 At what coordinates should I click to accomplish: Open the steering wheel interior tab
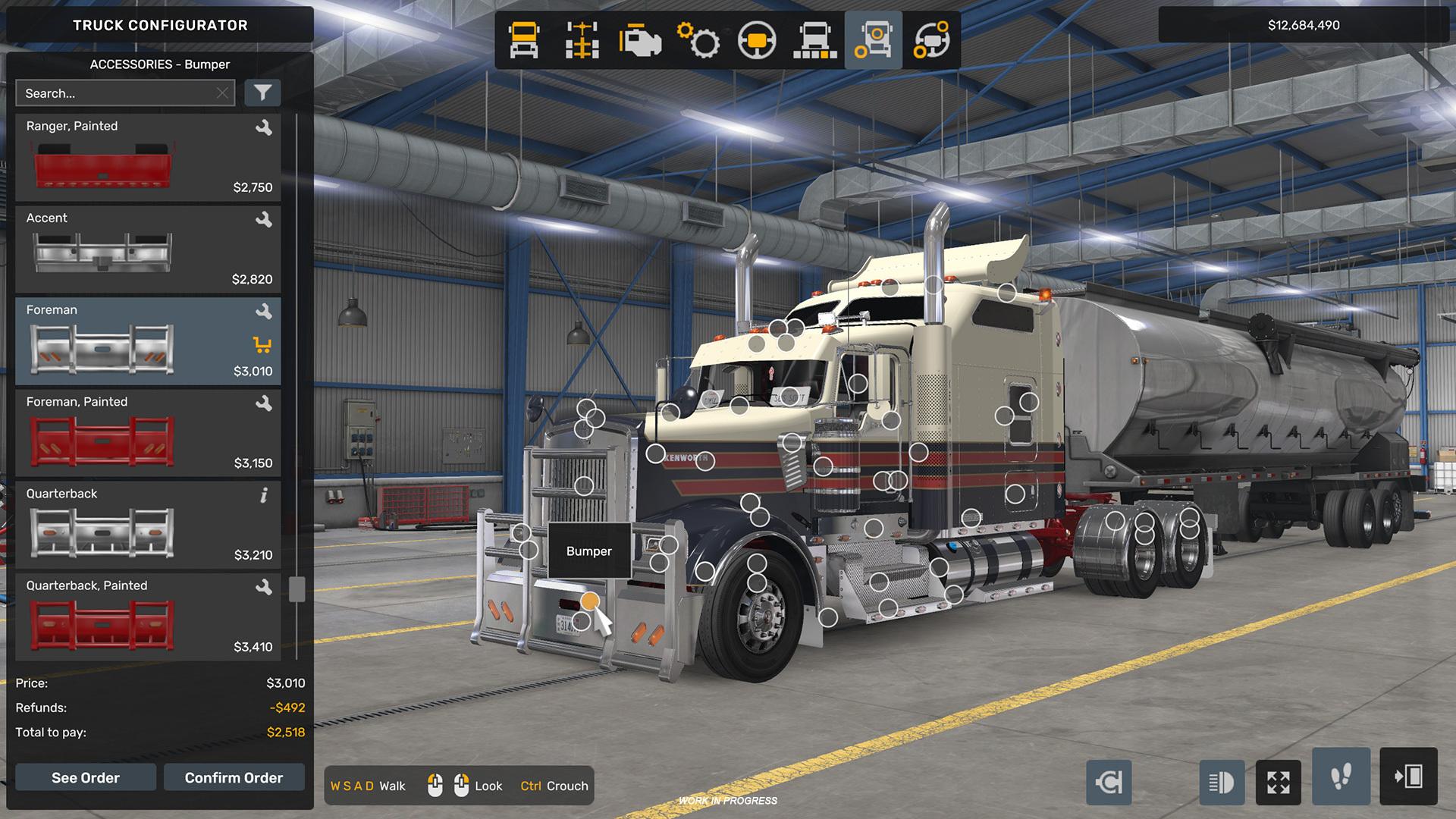(x=757, y=40)
